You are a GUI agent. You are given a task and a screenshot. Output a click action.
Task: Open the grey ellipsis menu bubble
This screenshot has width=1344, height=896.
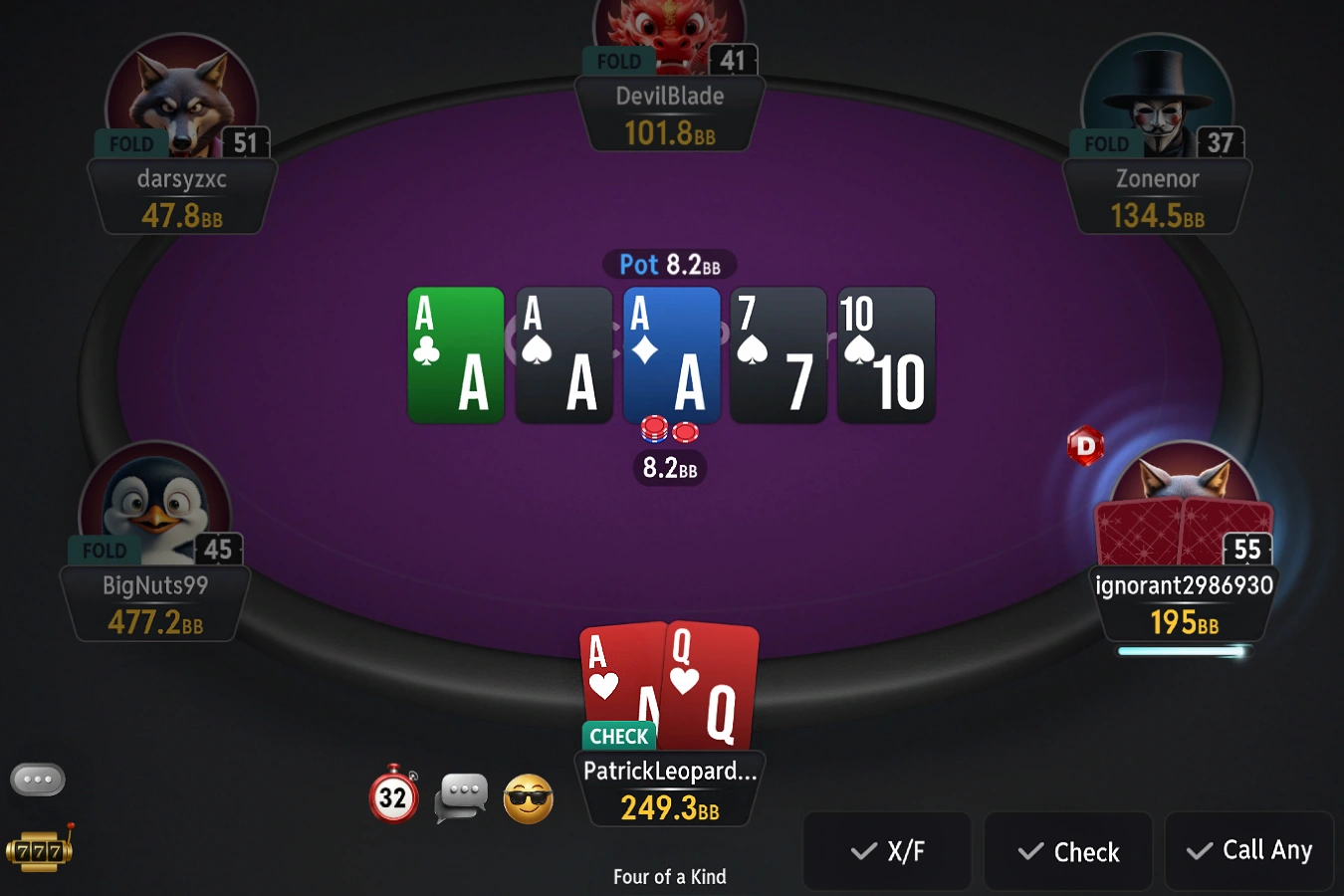click(x=38, y=780)
